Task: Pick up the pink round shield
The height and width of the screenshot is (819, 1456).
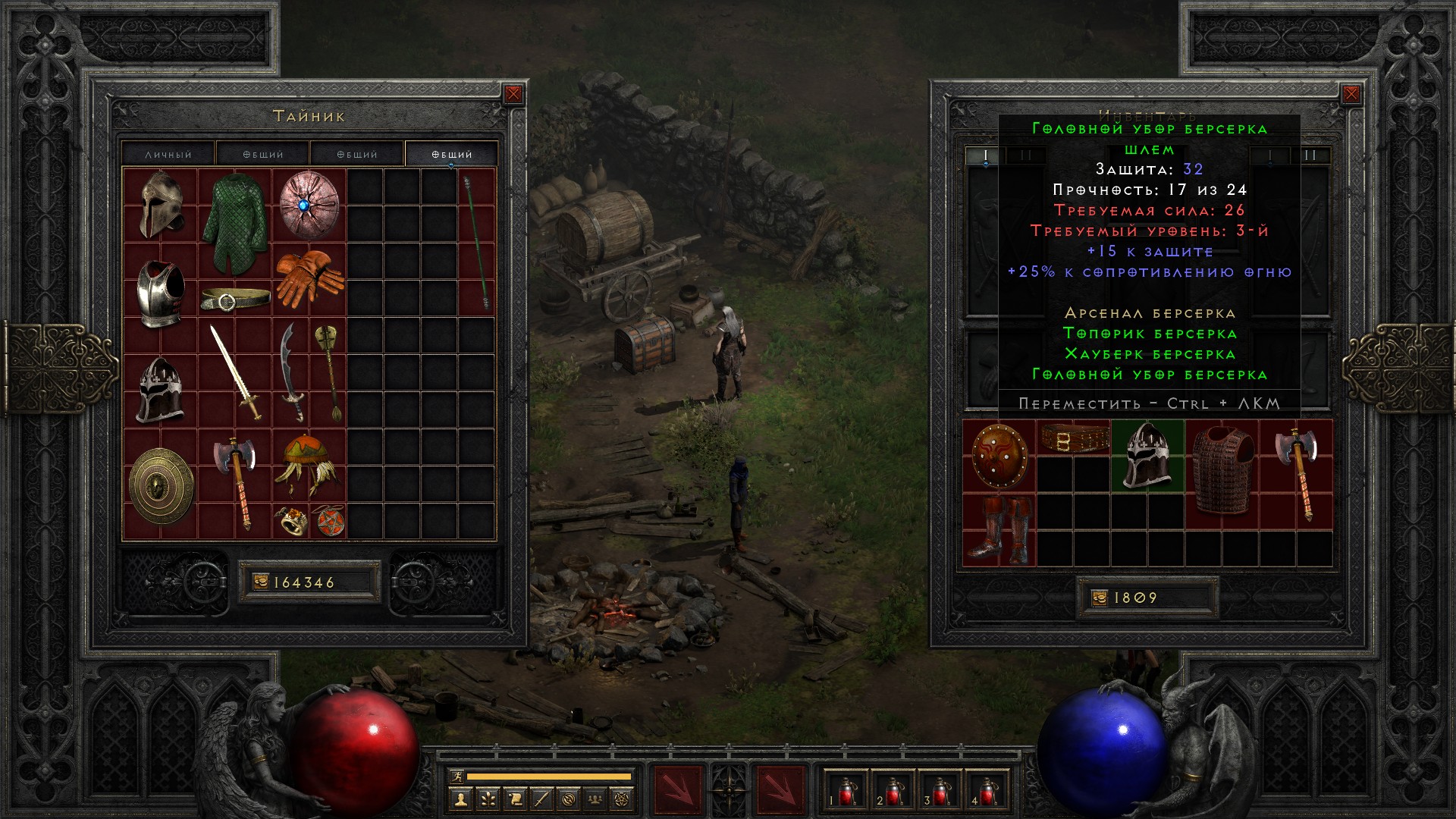Action: pos(309,205)
